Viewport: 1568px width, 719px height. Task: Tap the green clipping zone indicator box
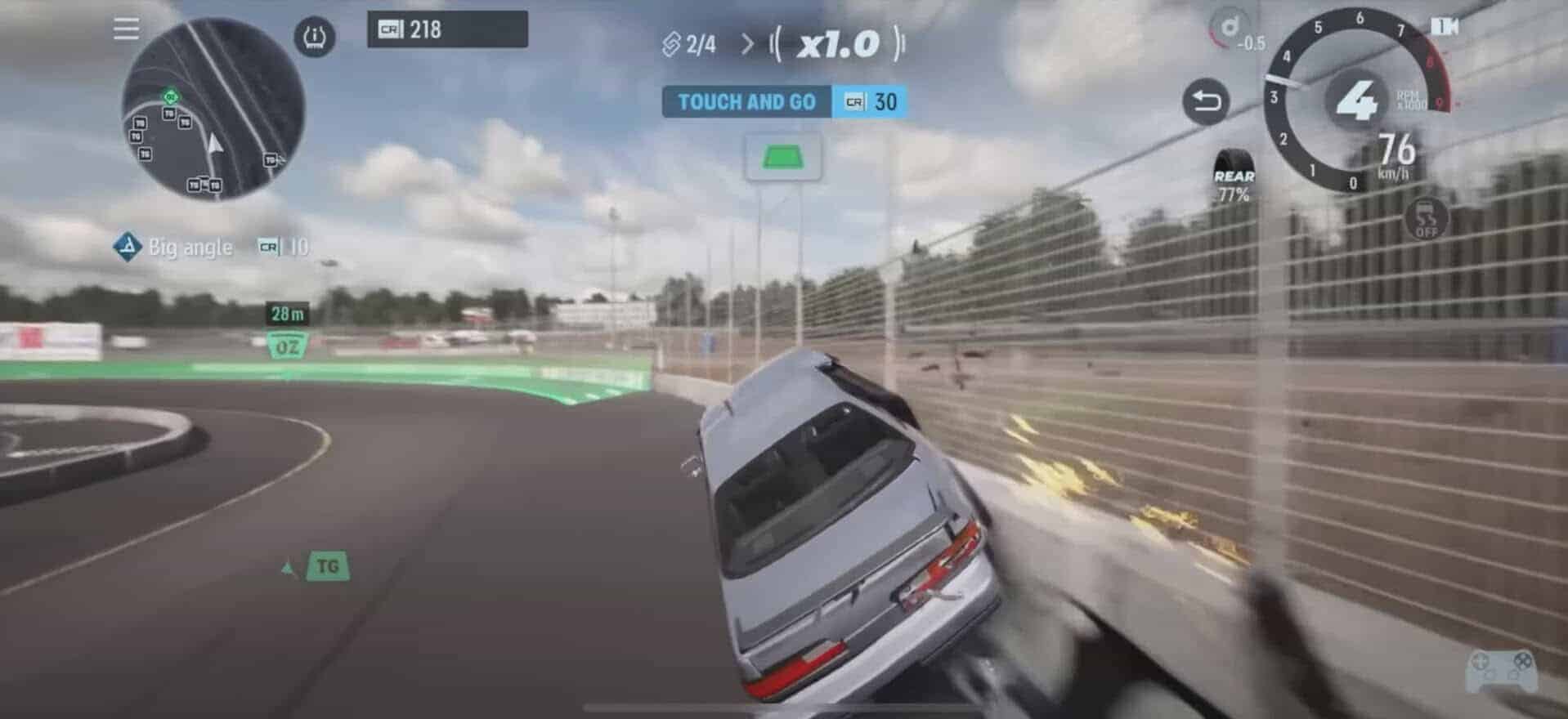pos(782,157)
